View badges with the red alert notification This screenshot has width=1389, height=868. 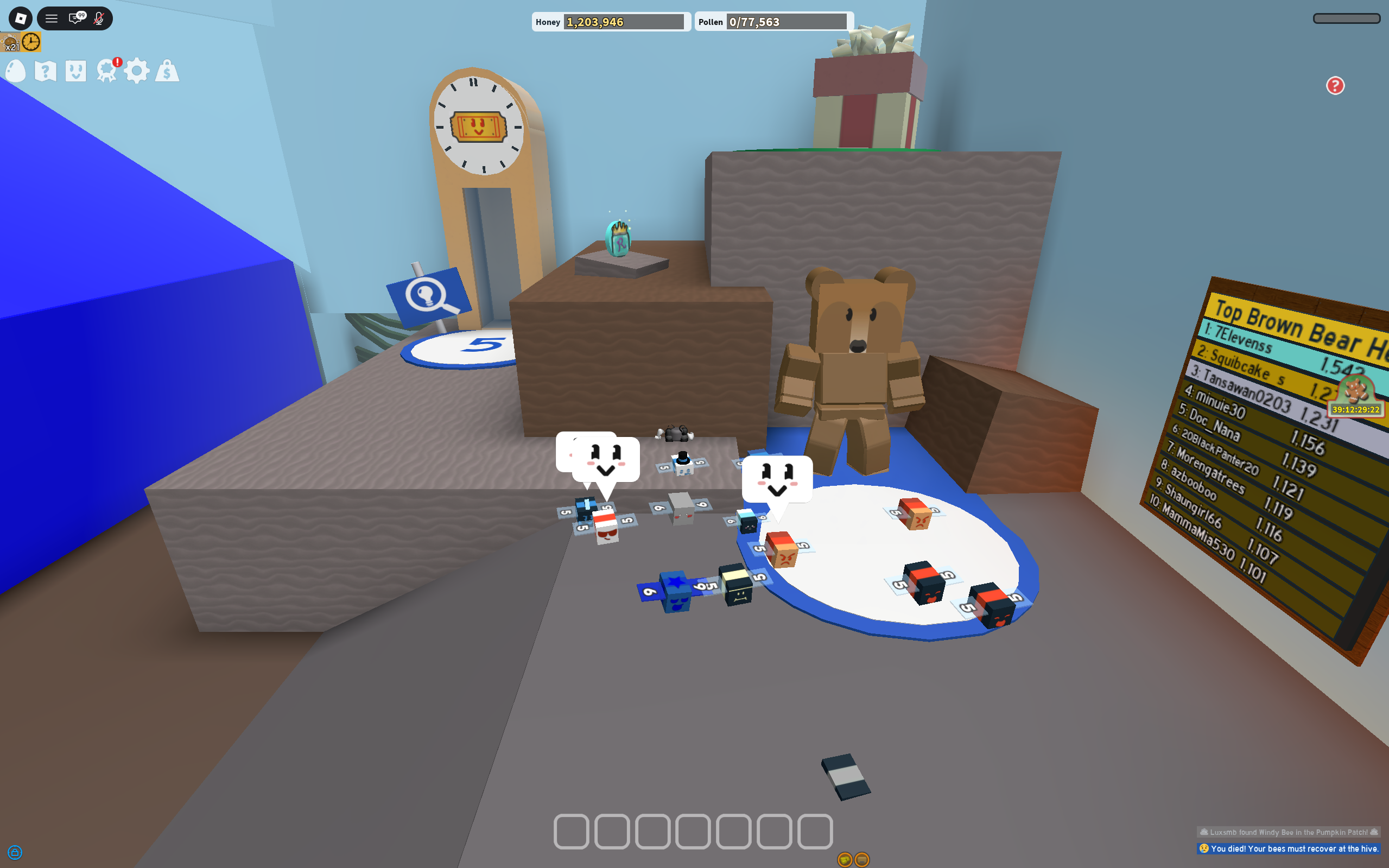point(107,70)
